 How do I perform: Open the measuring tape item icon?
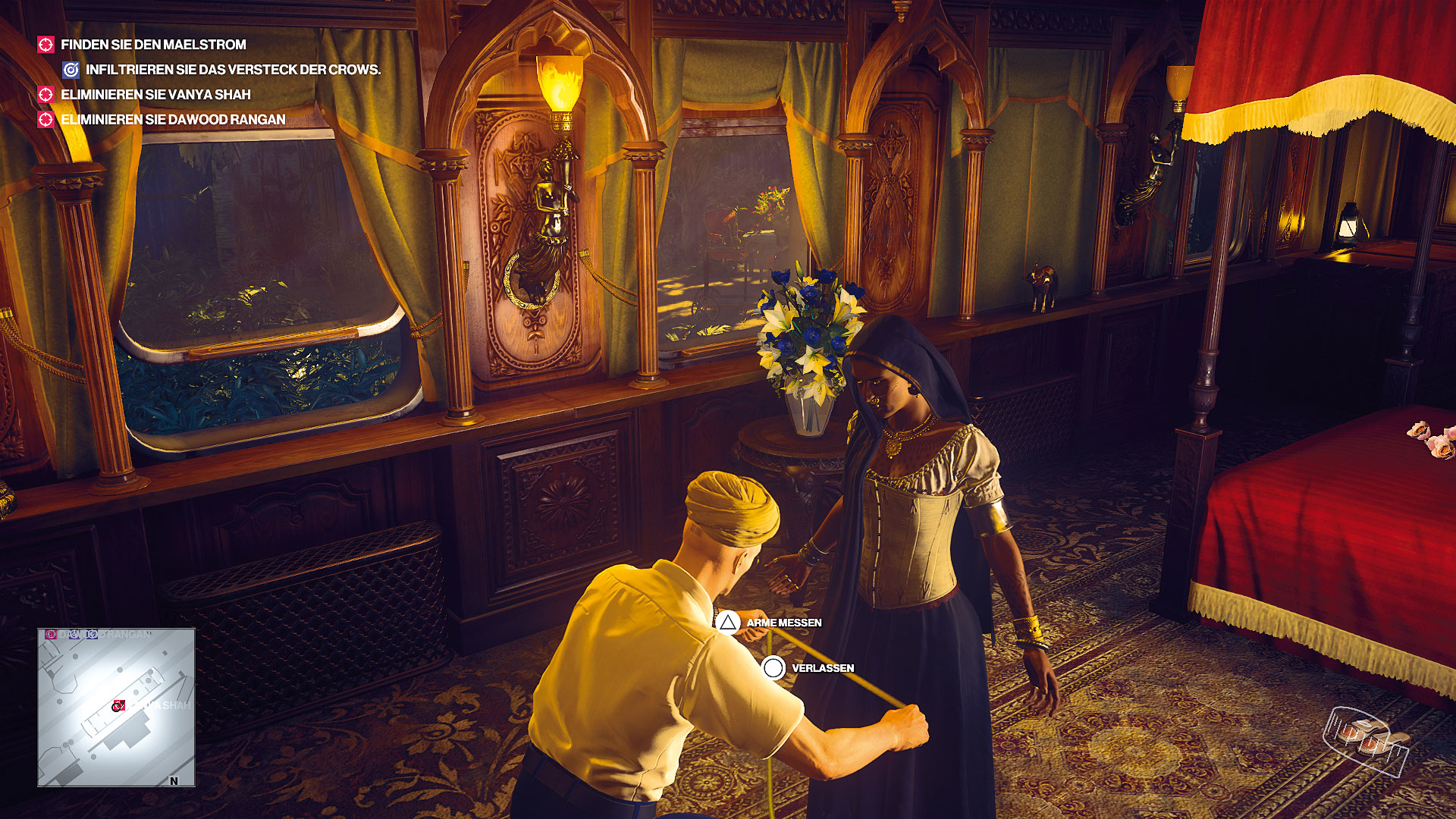1365,740
